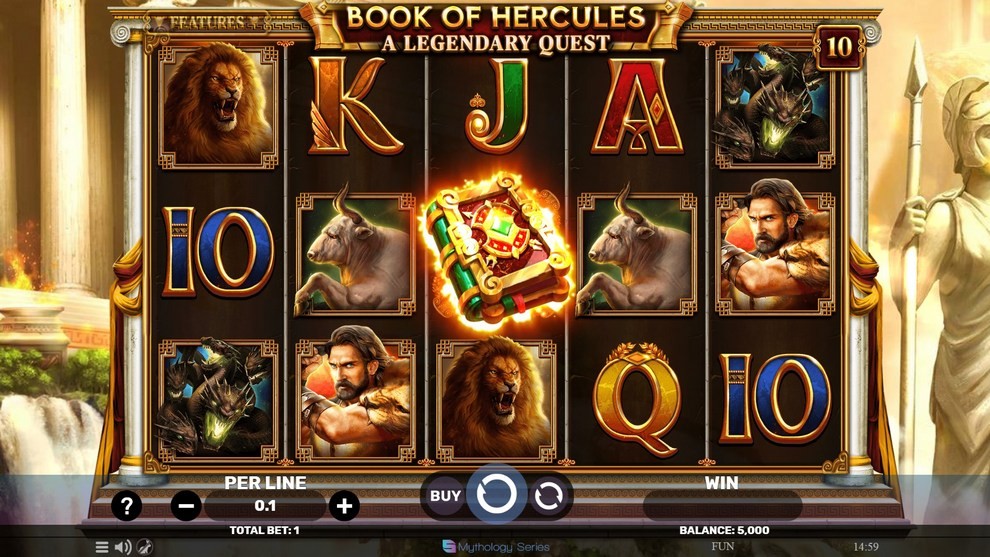Spin the reels with the center button
The width and height of the screenshot is (990, 557).
point(496,494)
